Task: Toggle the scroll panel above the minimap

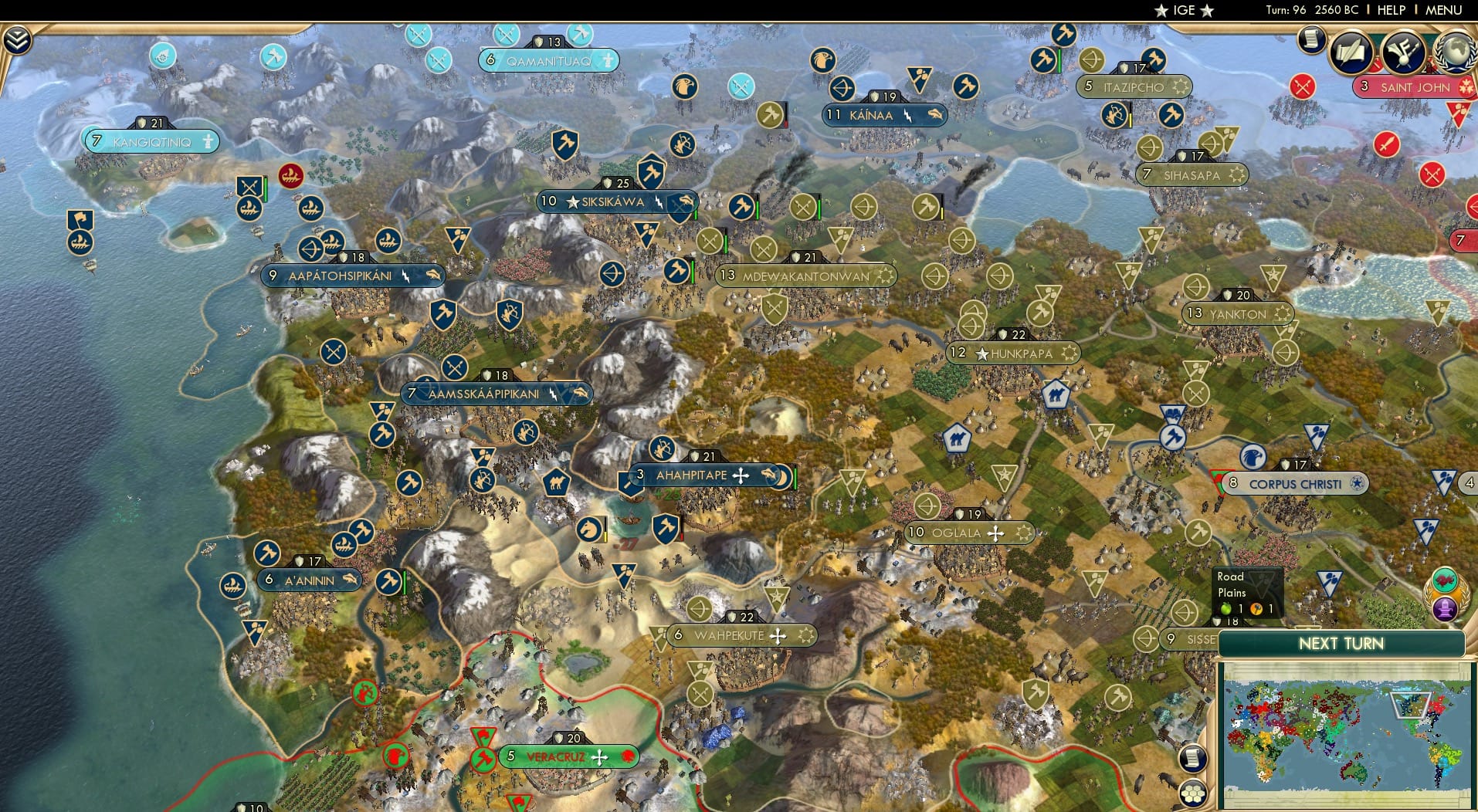Action: (x=1193, y=759)
